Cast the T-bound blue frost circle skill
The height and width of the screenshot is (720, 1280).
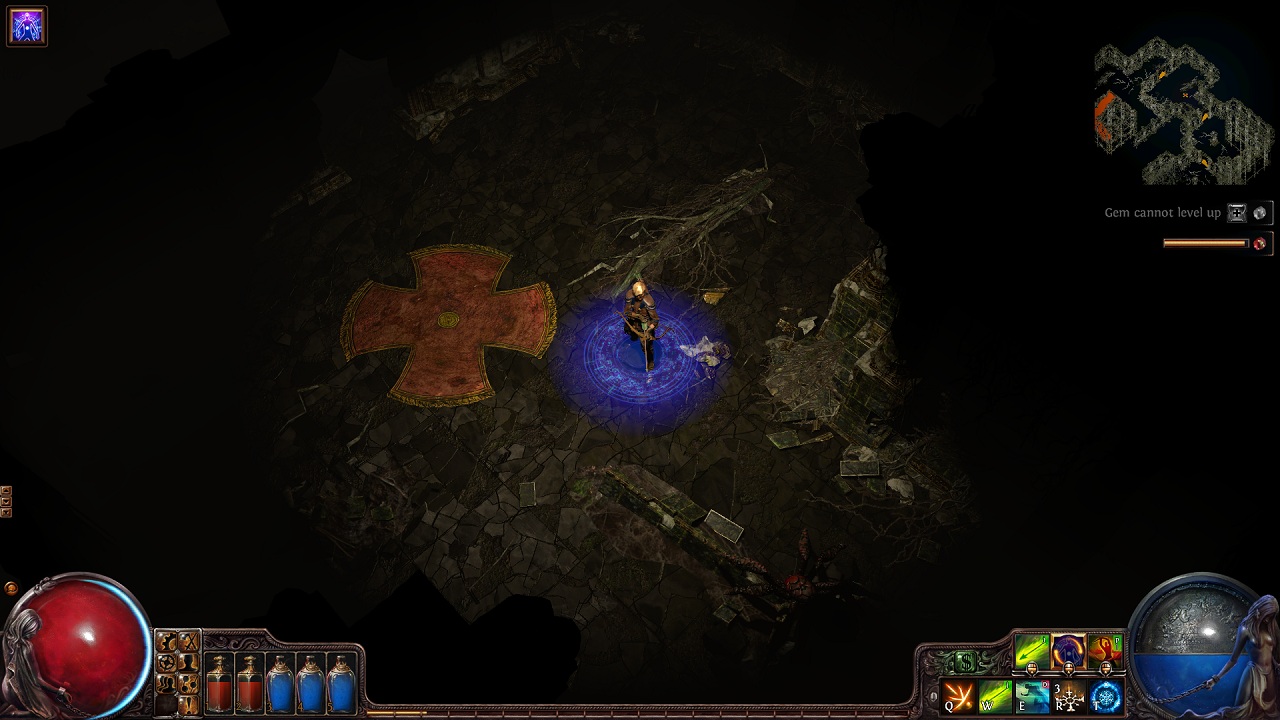coord(1106,696)
